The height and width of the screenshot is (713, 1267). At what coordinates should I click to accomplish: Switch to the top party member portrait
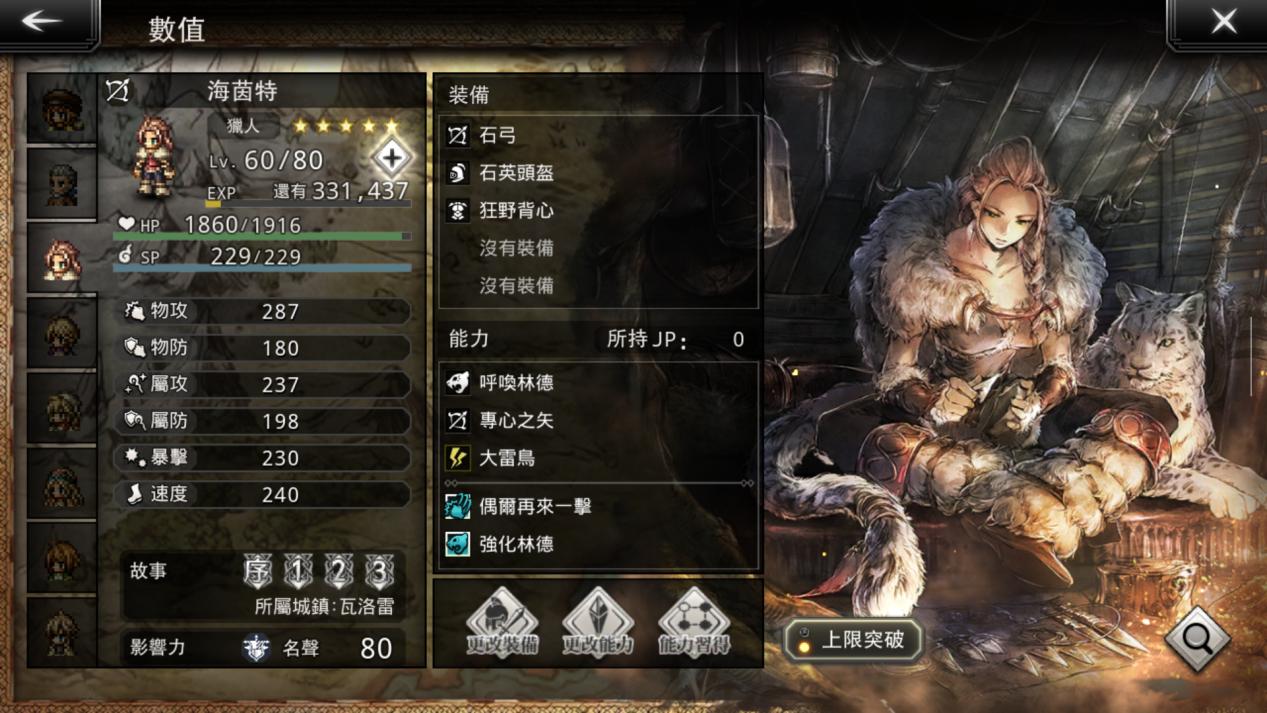click(x=62, y=110)
